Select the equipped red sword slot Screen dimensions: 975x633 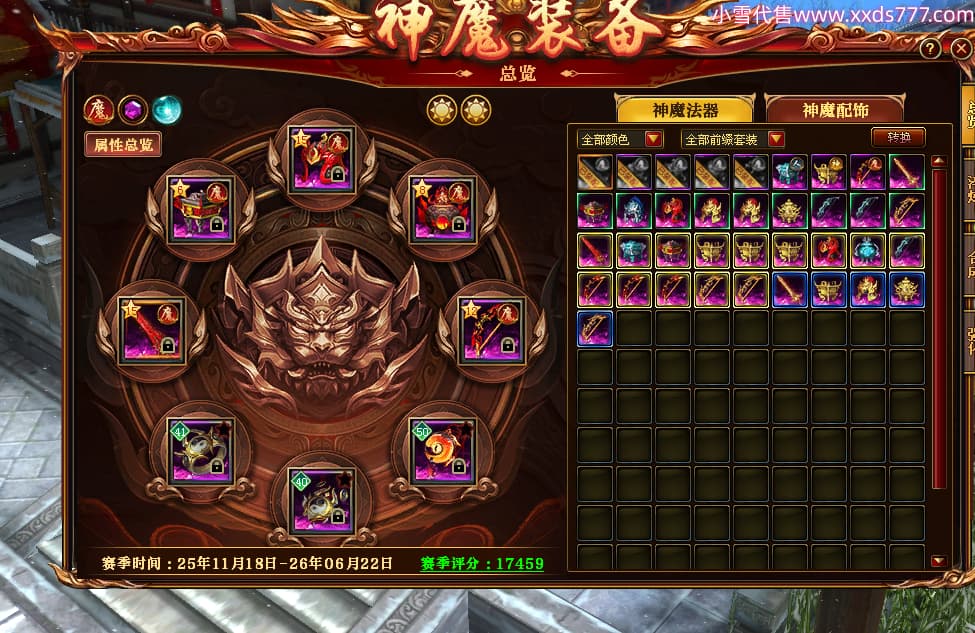tap(152, 329)
